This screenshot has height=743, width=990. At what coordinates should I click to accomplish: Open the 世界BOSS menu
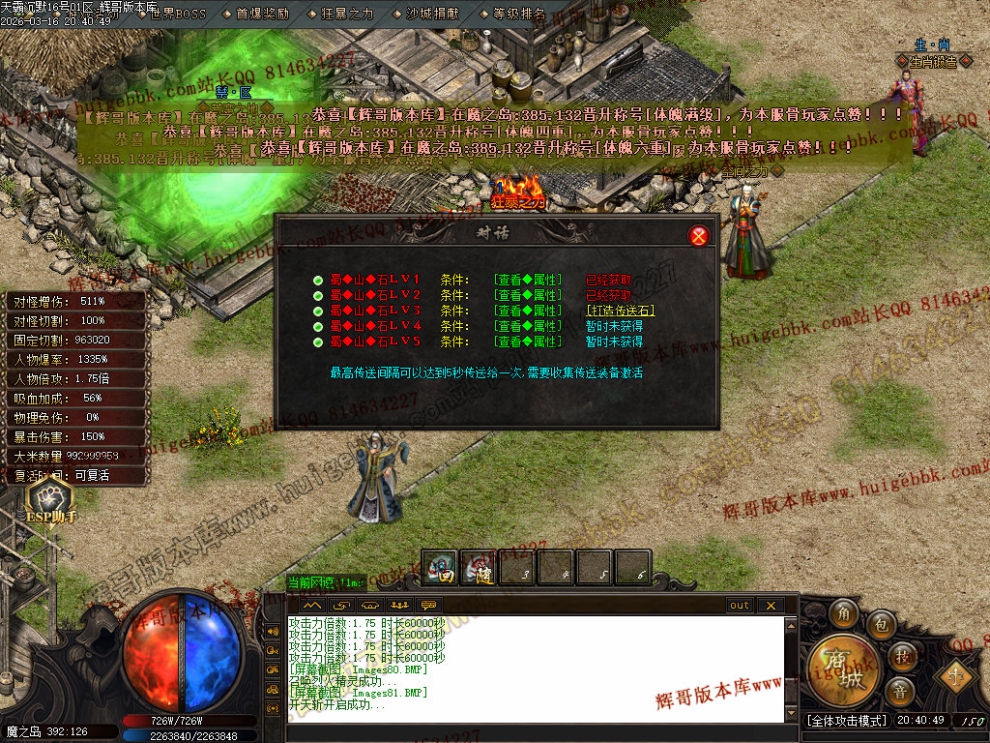click(x=177, y=14)
